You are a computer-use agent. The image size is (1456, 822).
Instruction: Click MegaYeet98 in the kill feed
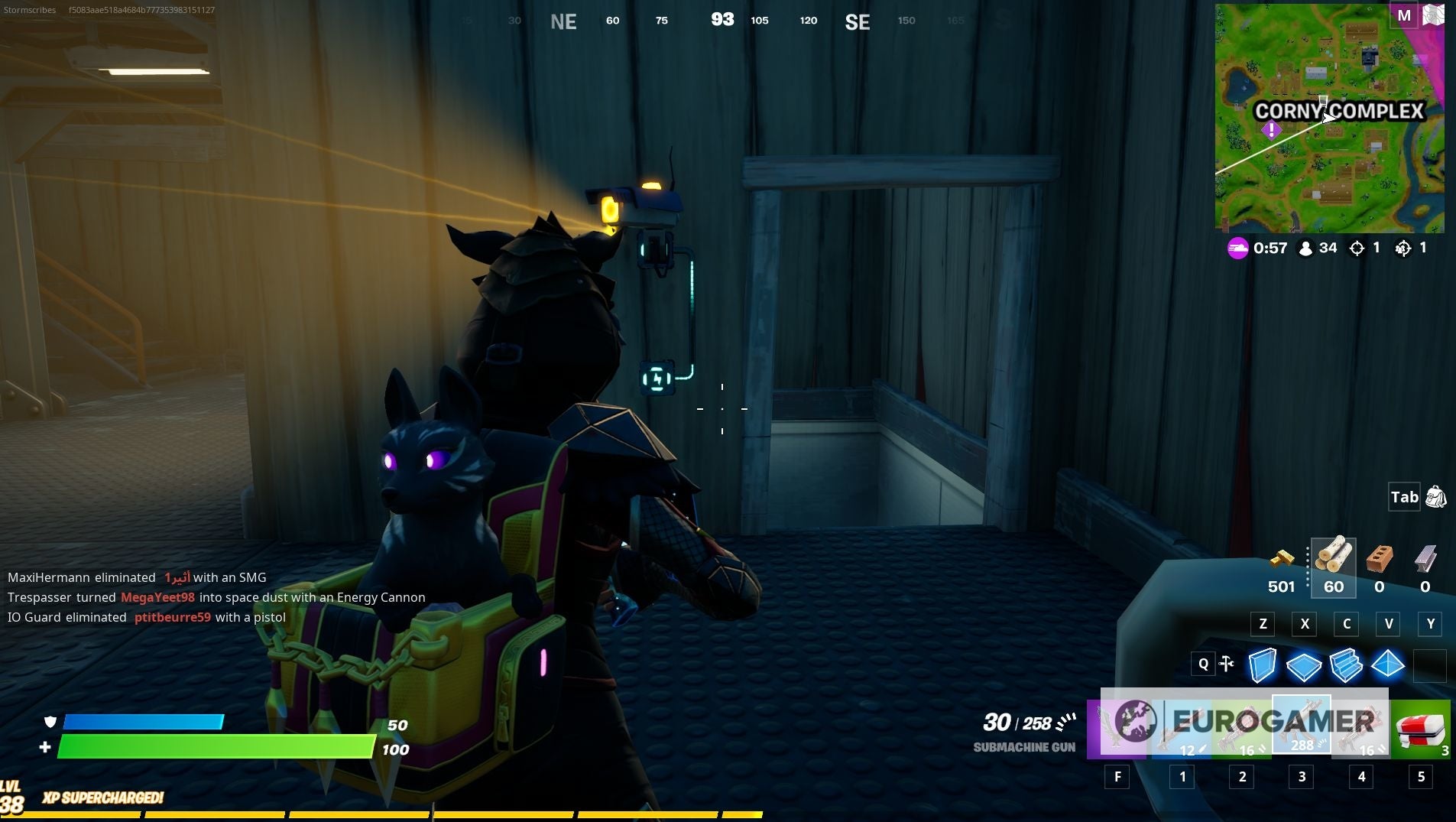[x=159, y=597]
